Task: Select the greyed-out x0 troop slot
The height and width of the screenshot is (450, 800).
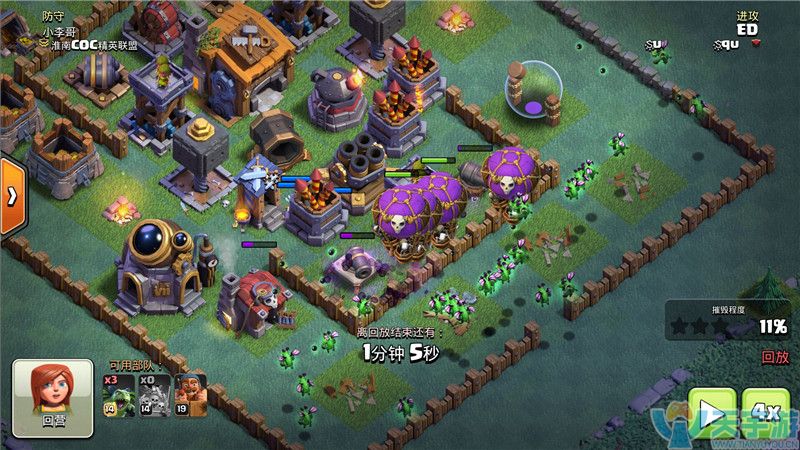Action: (x=154, y=396)
